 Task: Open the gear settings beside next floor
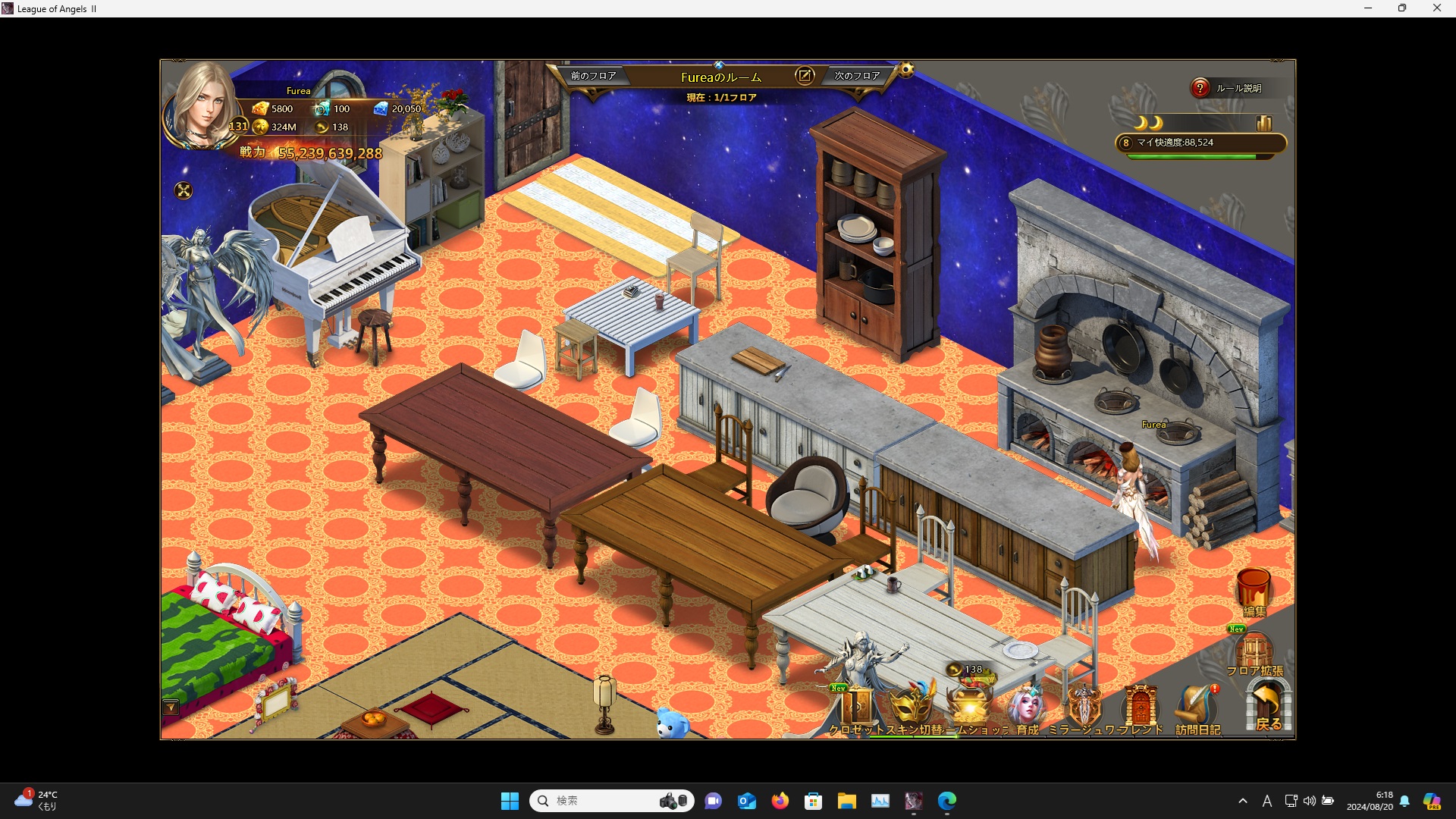[x=906, y=71]
